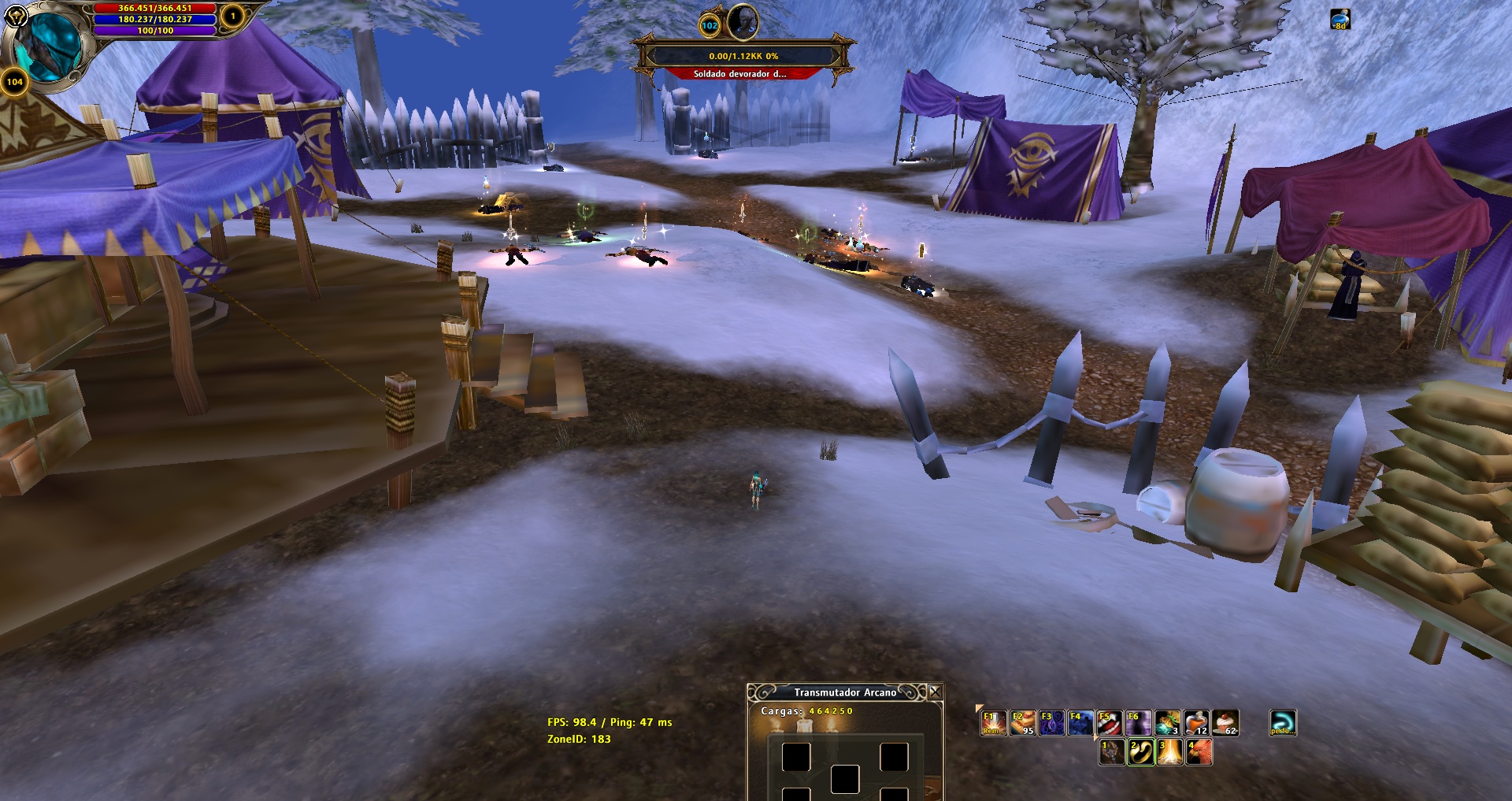
Task: Close the Transmutador Arcano window
Action: click(935, 692)
